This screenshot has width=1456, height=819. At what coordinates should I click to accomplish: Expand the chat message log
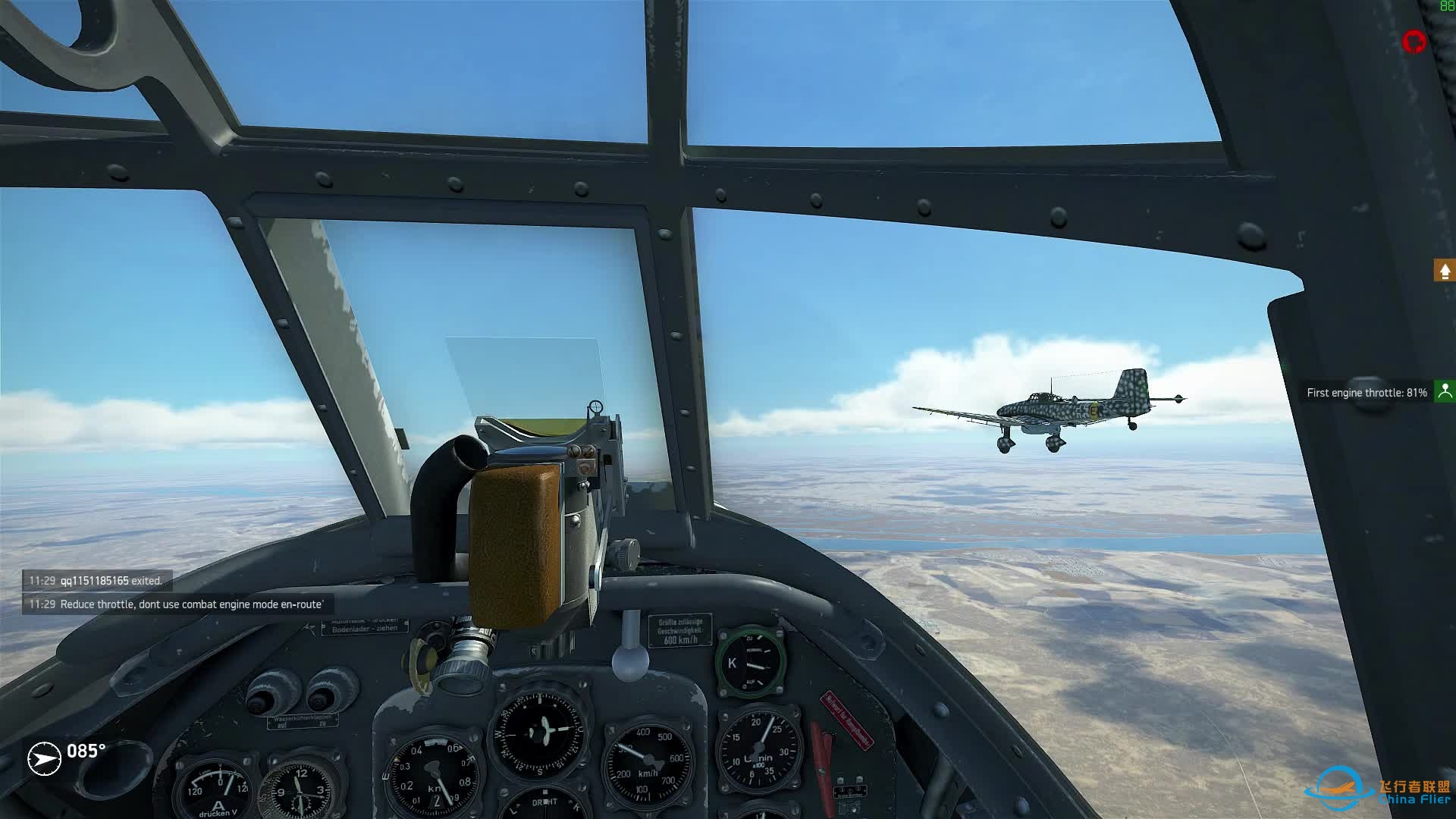point(174,593)
